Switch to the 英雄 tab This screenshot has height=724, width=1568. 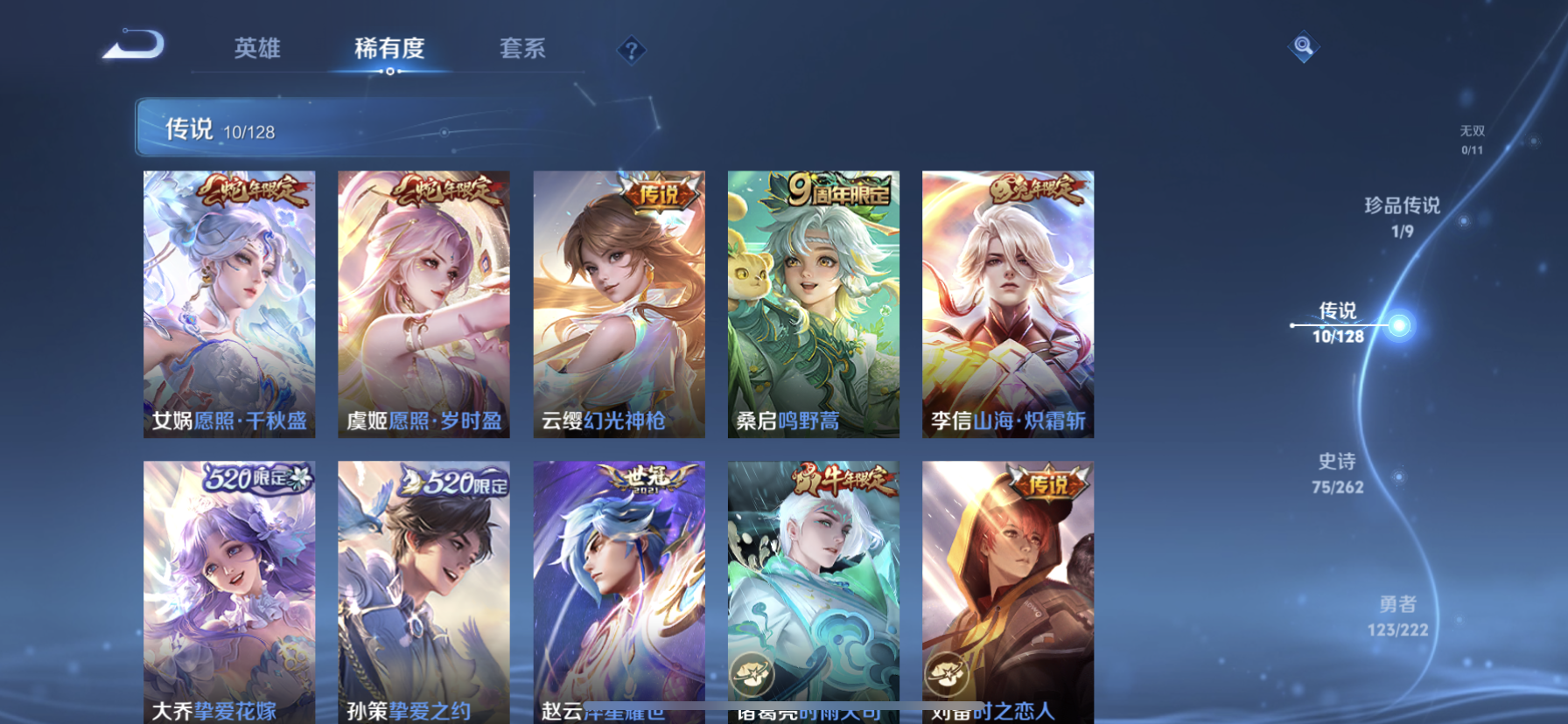[257, 48]
